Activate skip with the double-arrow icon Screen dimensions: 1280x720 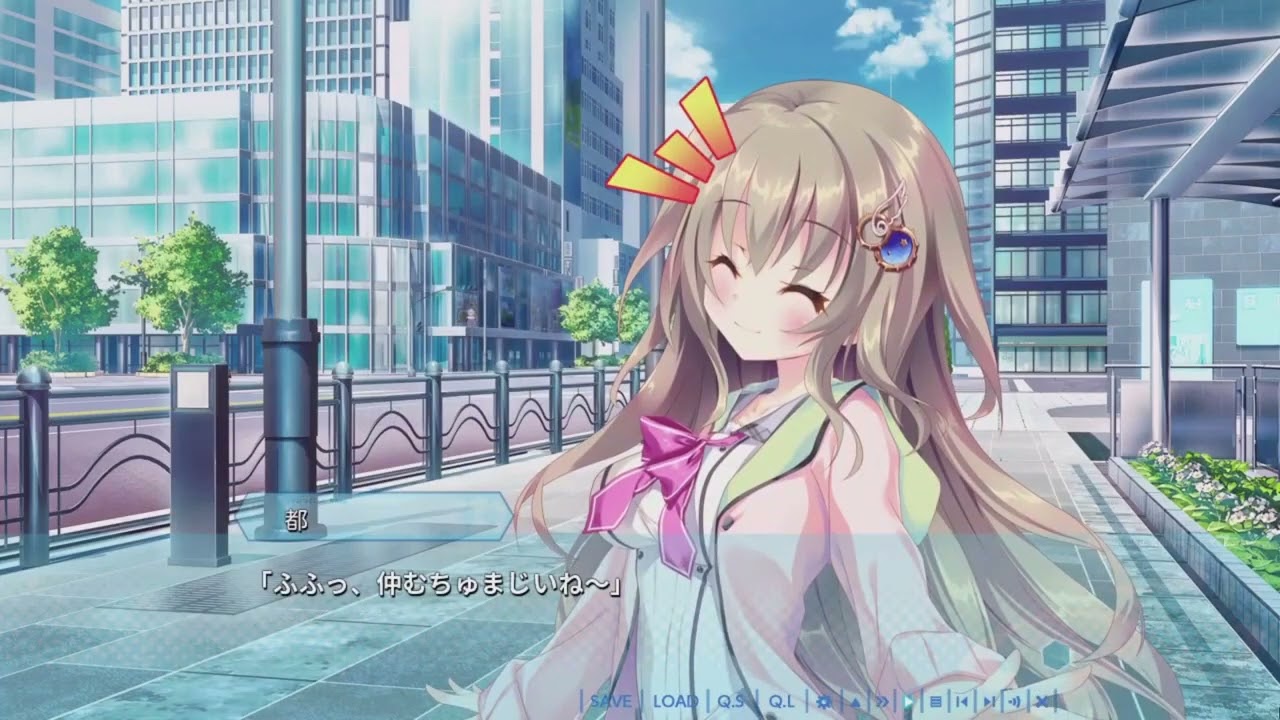883,701
